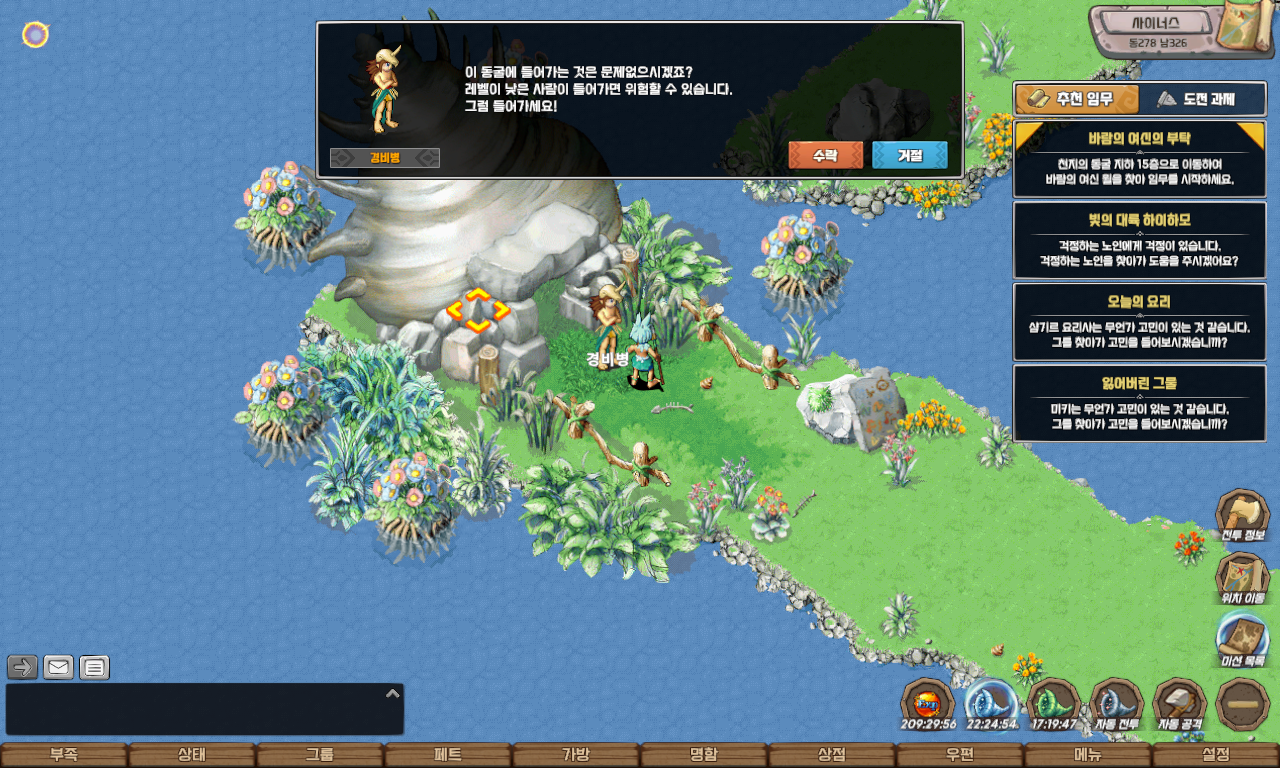Image resolution: width=1280 pixels, height=768 pixels.
Task: Open the 상점 shop menu
Action: point(832,755)
